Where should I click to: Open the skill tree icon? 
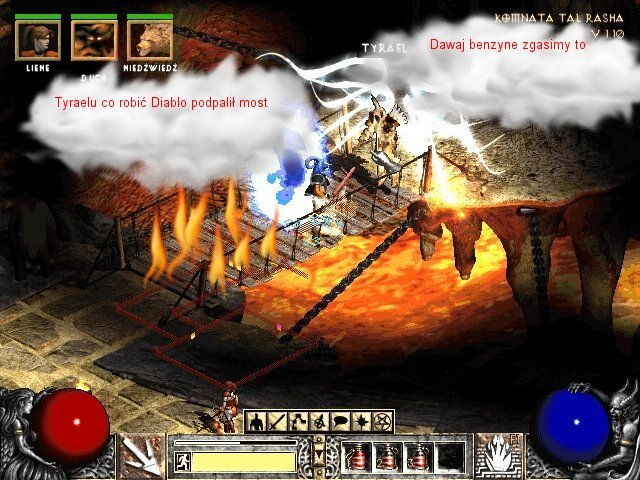298,422
